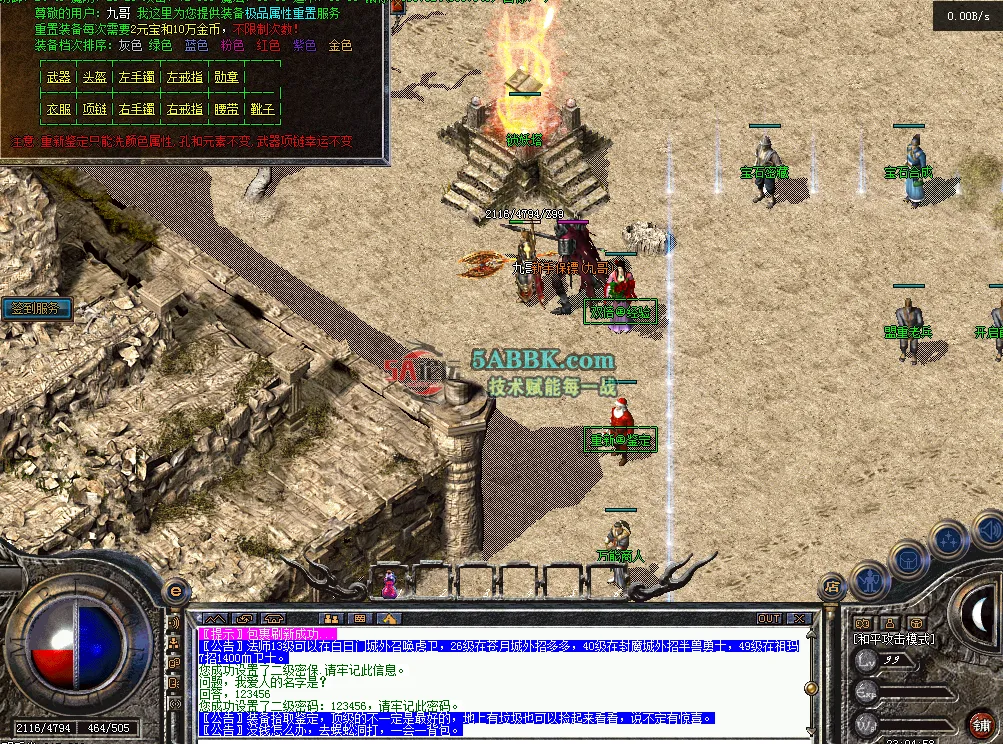
Task: Click the OUT button on chat bar
Action: [768, 619]
